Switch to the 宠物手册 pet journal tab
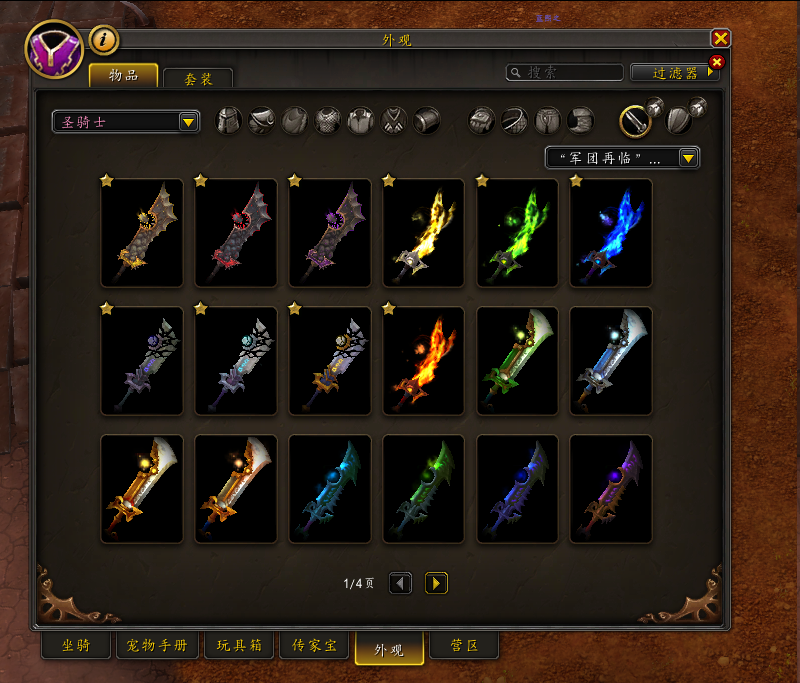Viewport: 800px width, 683px height. 157,646
